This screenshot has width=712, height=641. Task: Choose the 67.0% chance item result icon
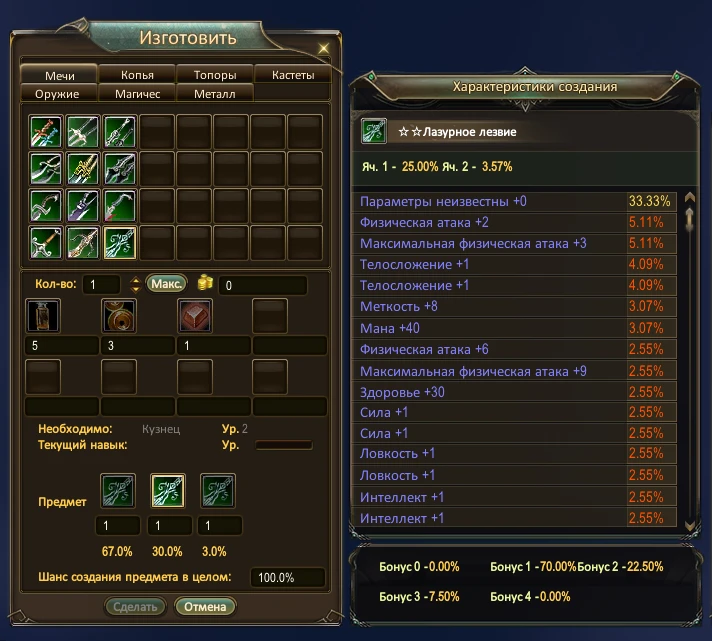(x=118, y=491)
